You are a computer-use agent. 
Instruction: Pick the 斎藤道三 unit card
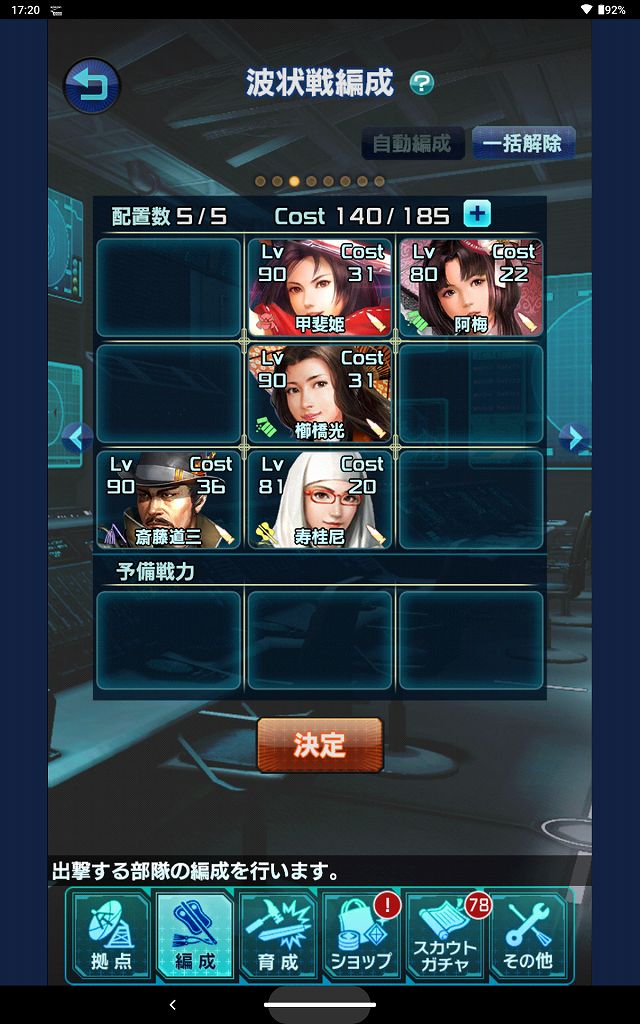[168, 499]
